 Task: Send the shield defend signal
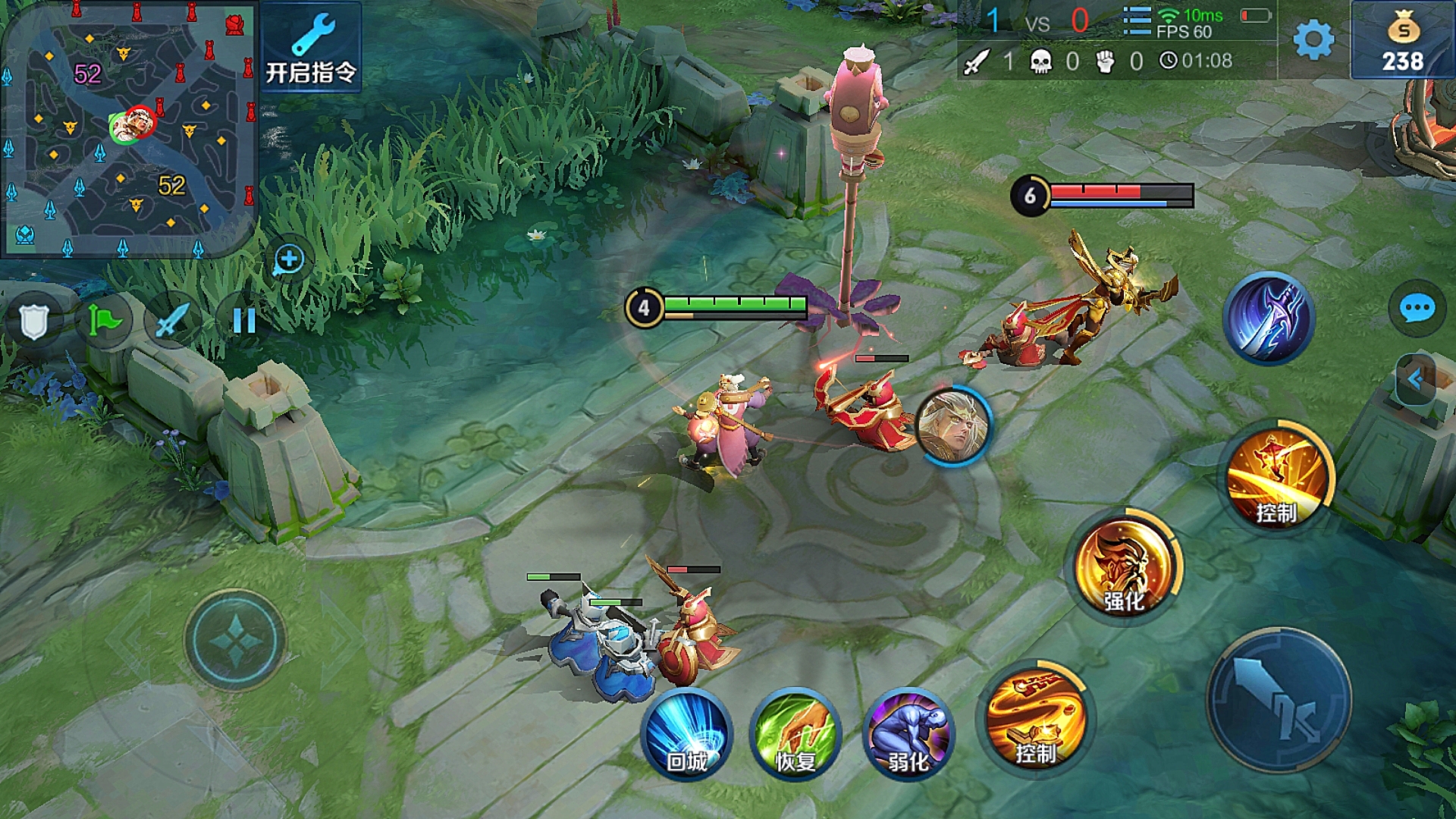pyautogui.click(x=34, y=322)
